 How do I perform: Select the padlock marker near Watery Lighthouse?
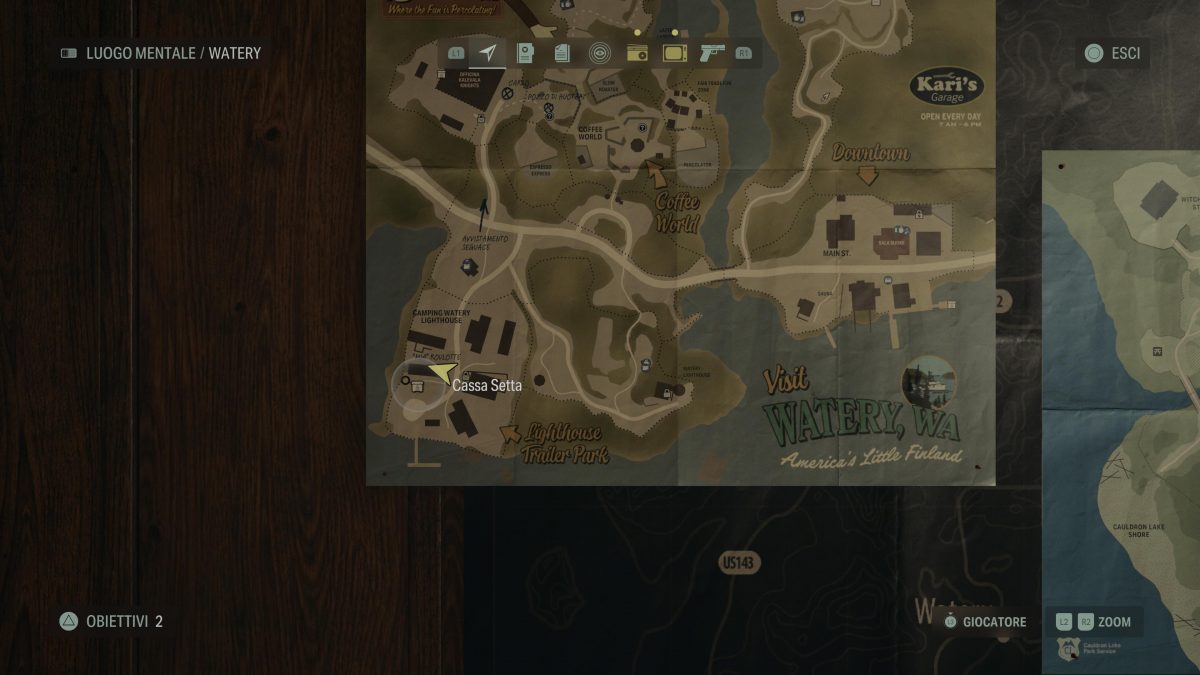667,394
